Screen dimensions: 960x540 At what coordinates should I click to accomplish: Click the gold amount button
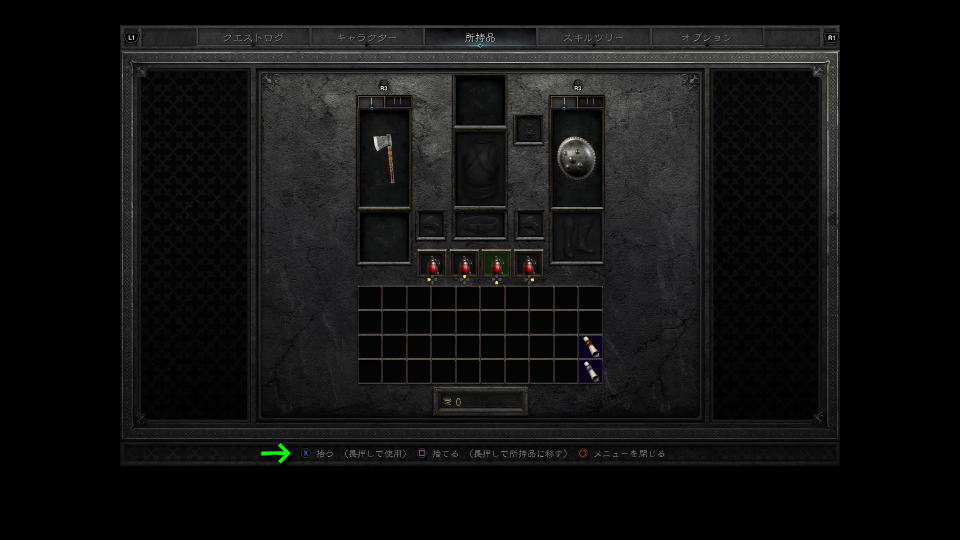tap(480, 401)
